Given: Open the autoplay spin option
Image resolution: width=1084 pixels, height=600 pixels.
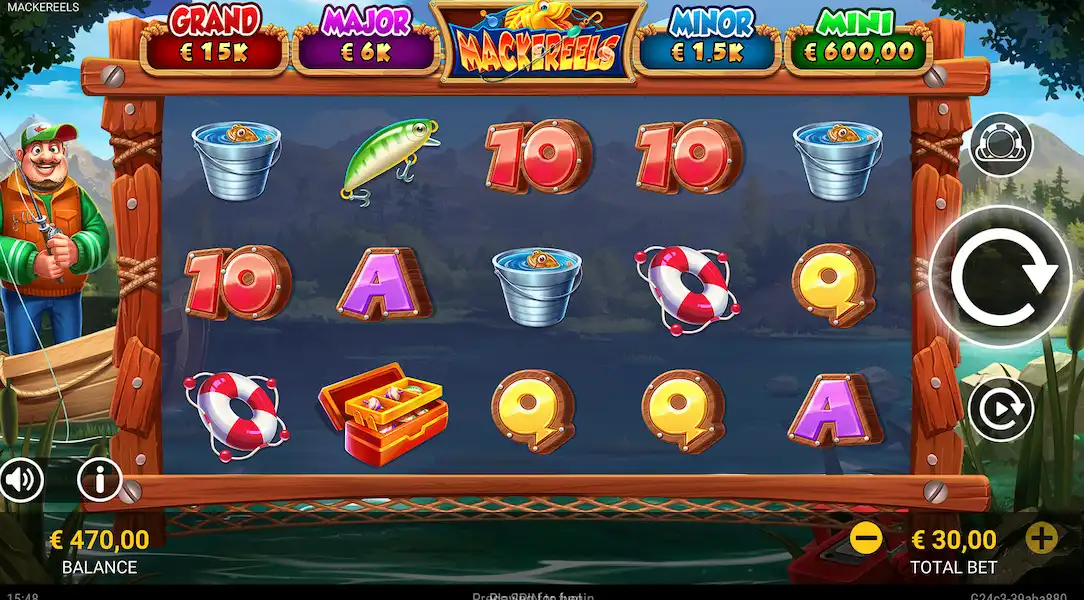Looking at the screenshot, I should (x=1000, y=409).
